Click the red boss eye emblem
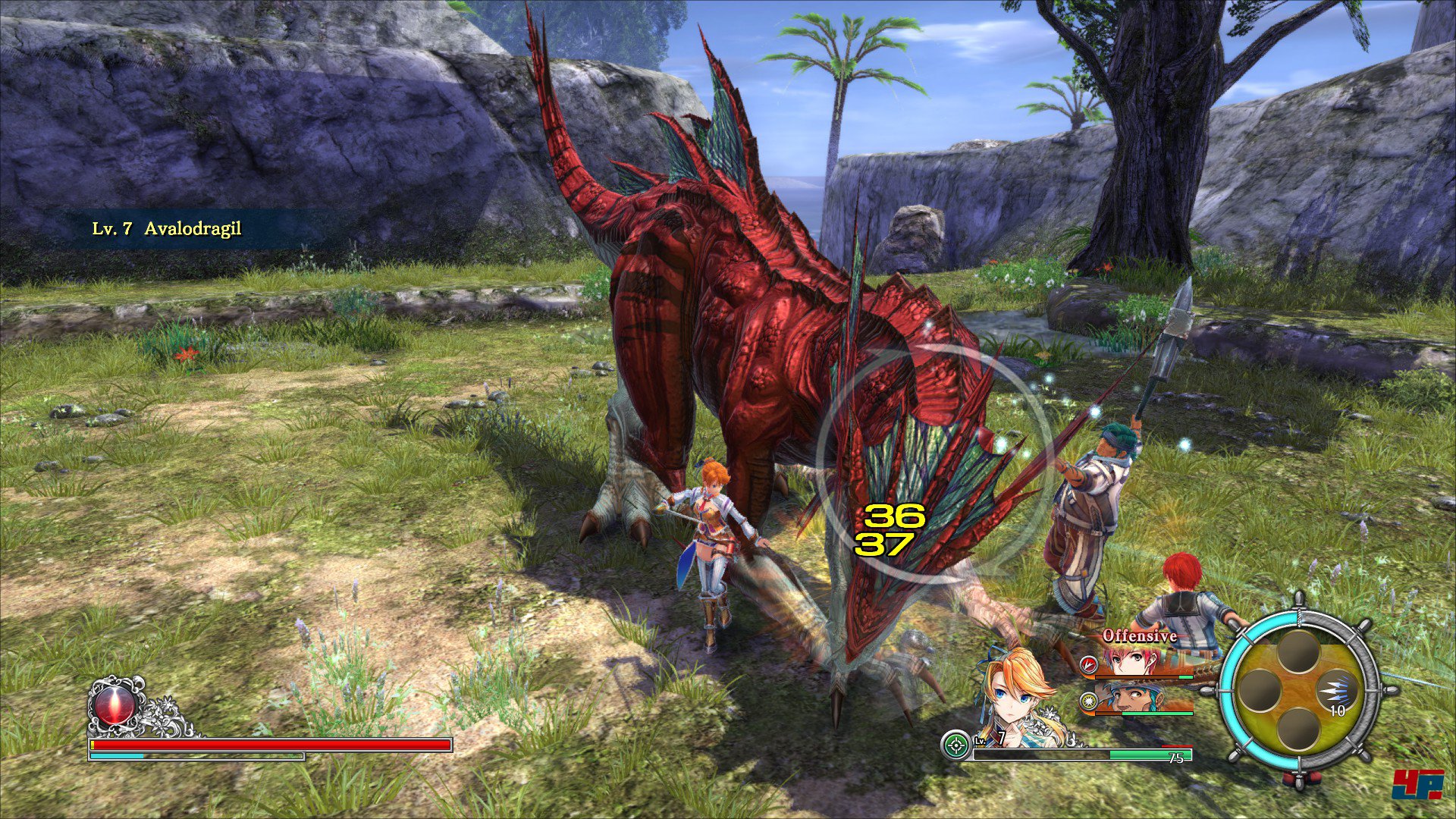Viewport: 1456px width, 819px height. (115, 705)
